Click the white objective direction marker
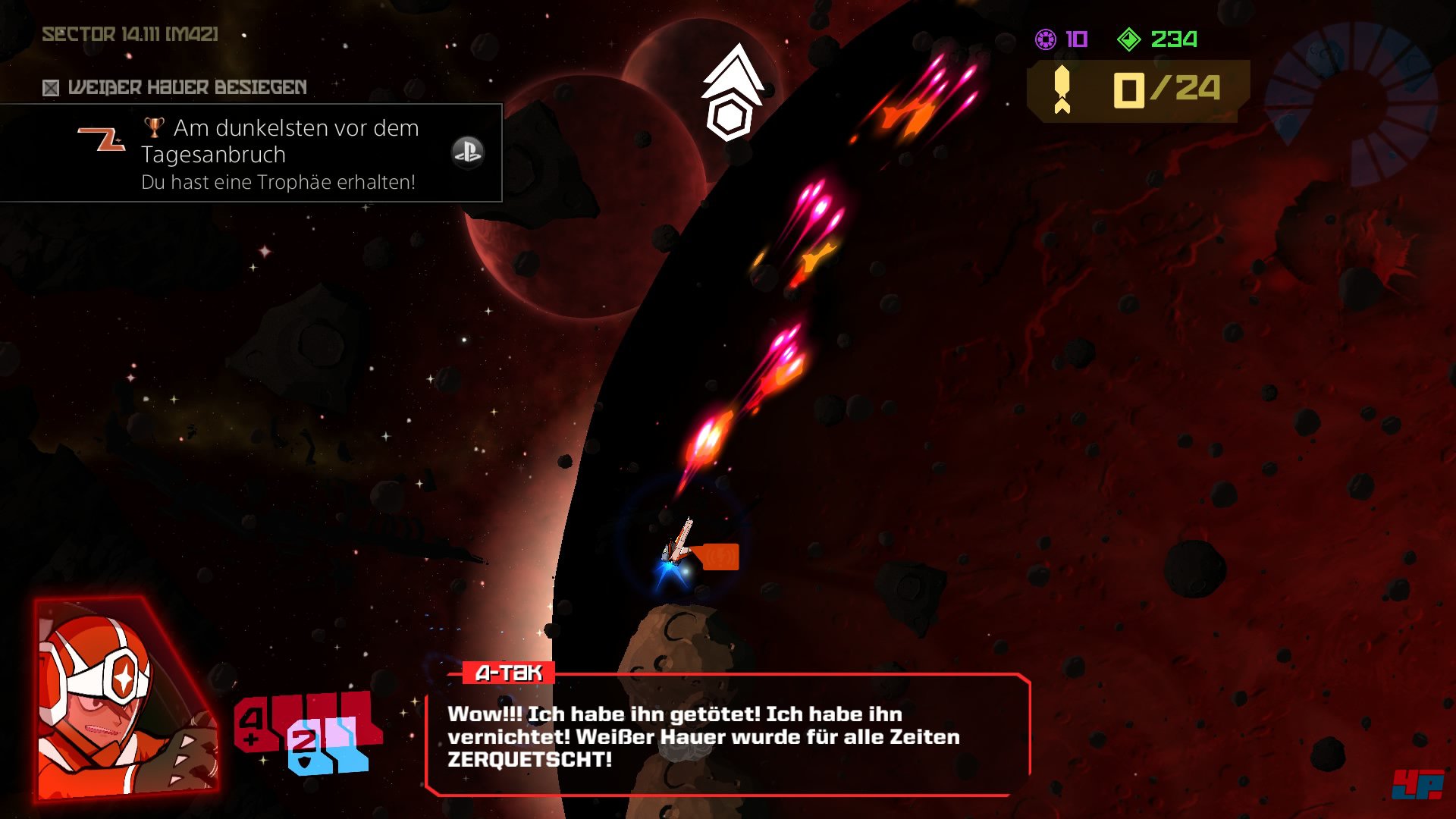 coord(731,93)
